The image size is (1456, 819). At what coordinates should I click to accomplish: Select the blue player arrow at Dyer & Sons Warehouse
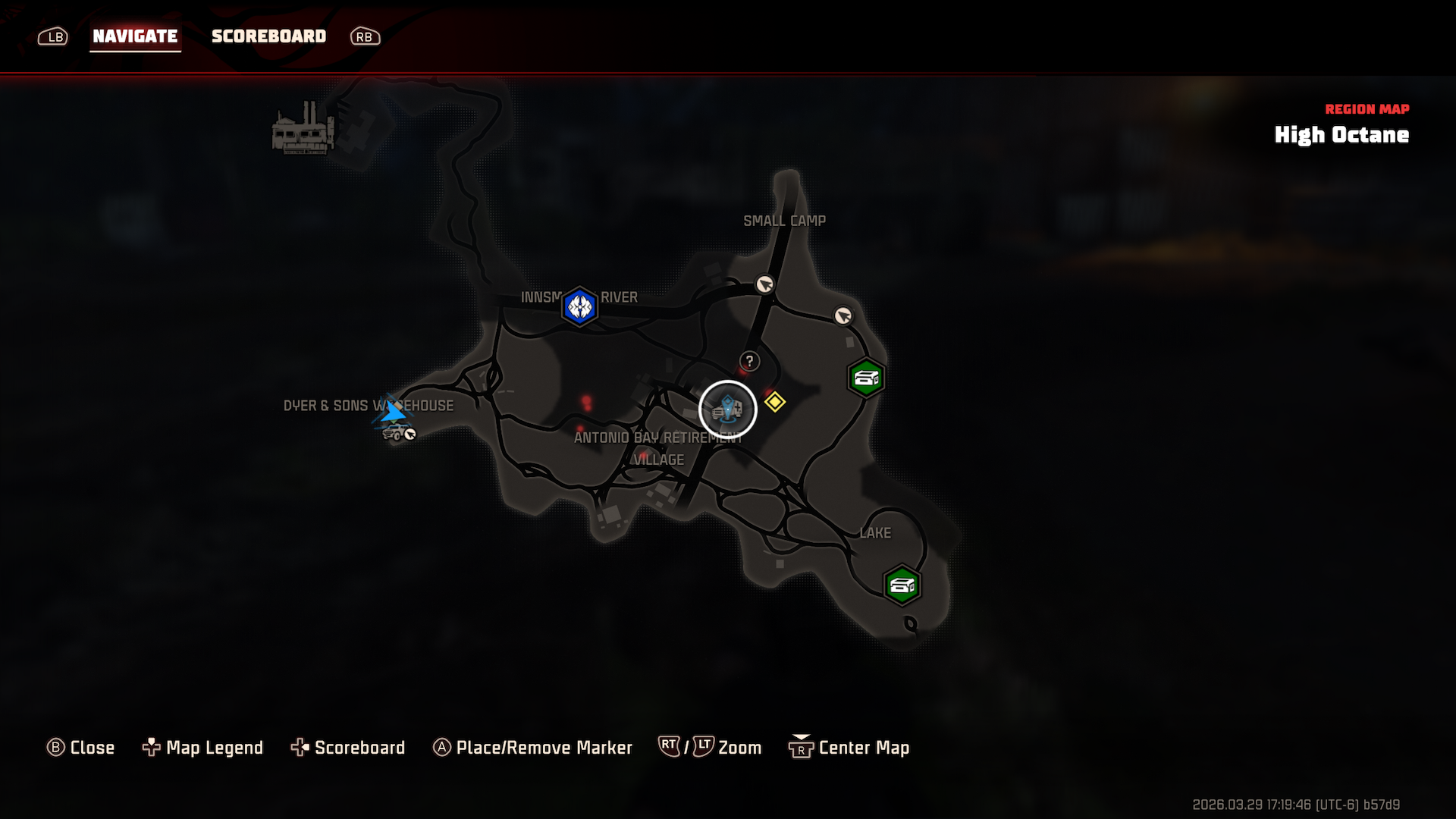point(393,412)
